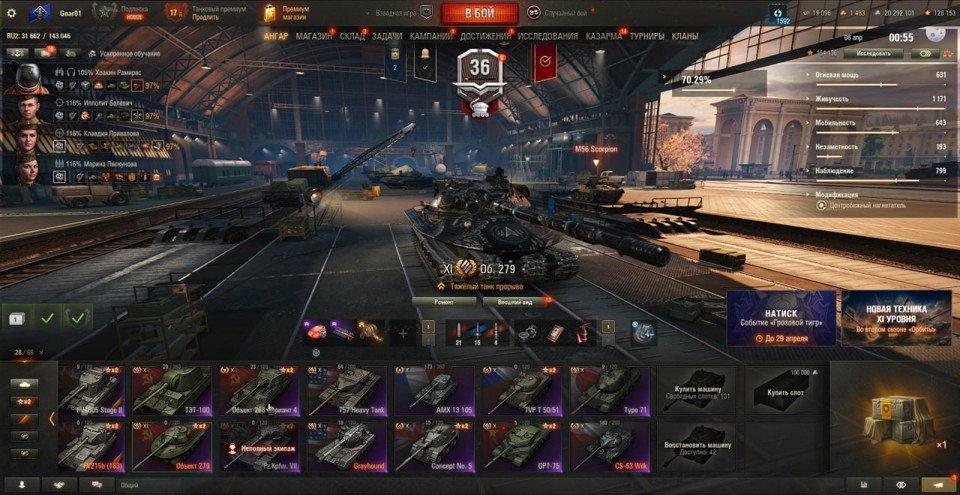
Task: Open the ЗАДАЧИ tab
Action: click(x=387, y=36)
